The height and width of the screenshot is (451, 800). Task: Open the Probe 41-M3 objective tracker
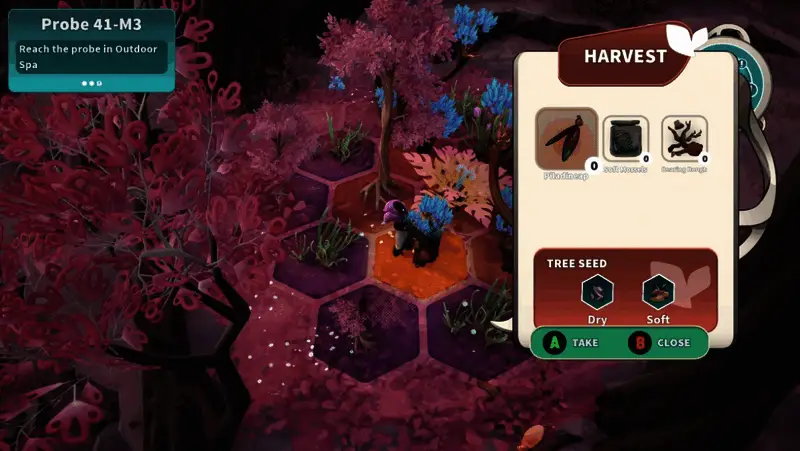pos(91,49)
